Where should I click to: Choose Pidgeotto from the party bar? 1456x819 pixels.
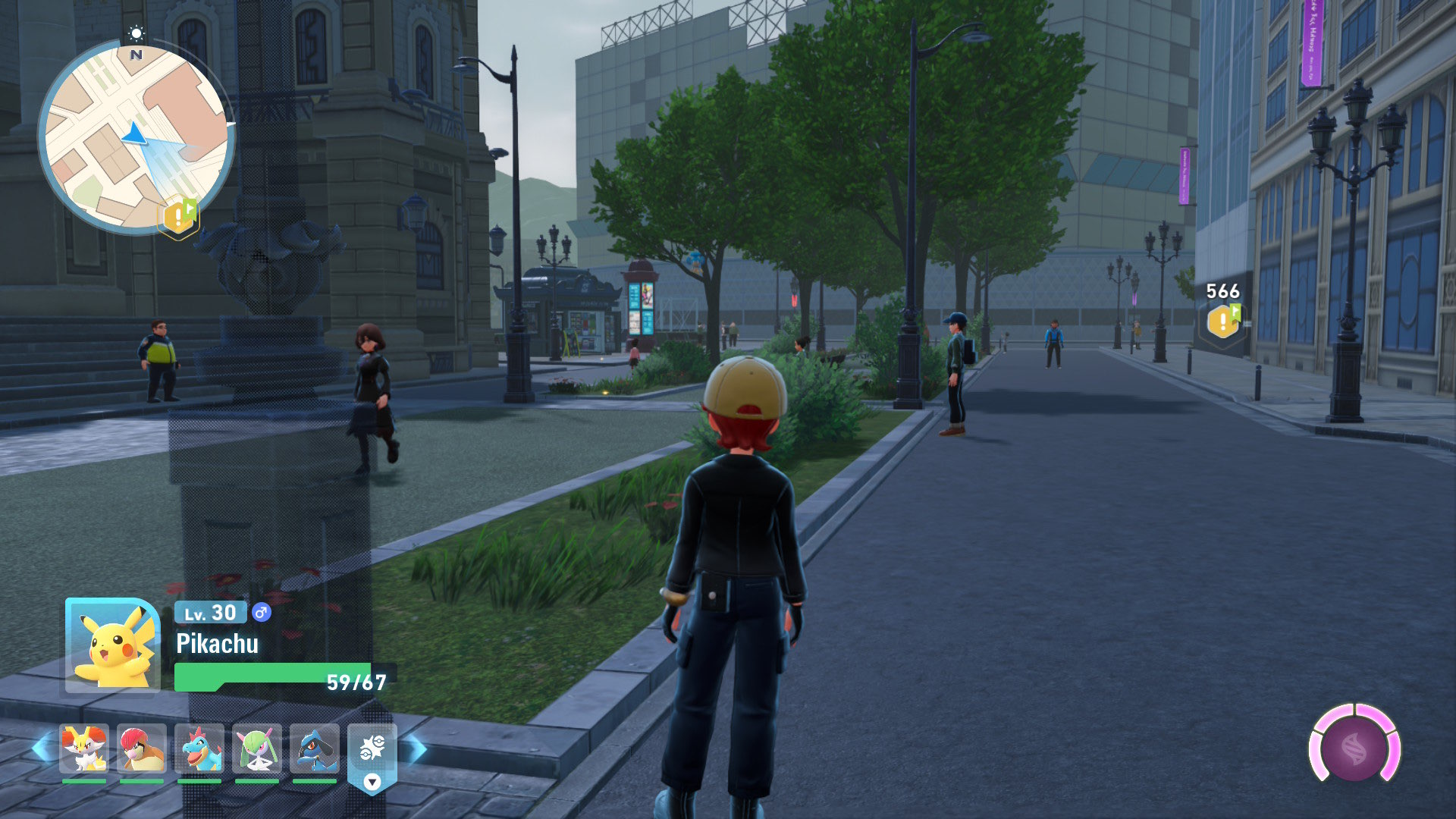(142, 748)
